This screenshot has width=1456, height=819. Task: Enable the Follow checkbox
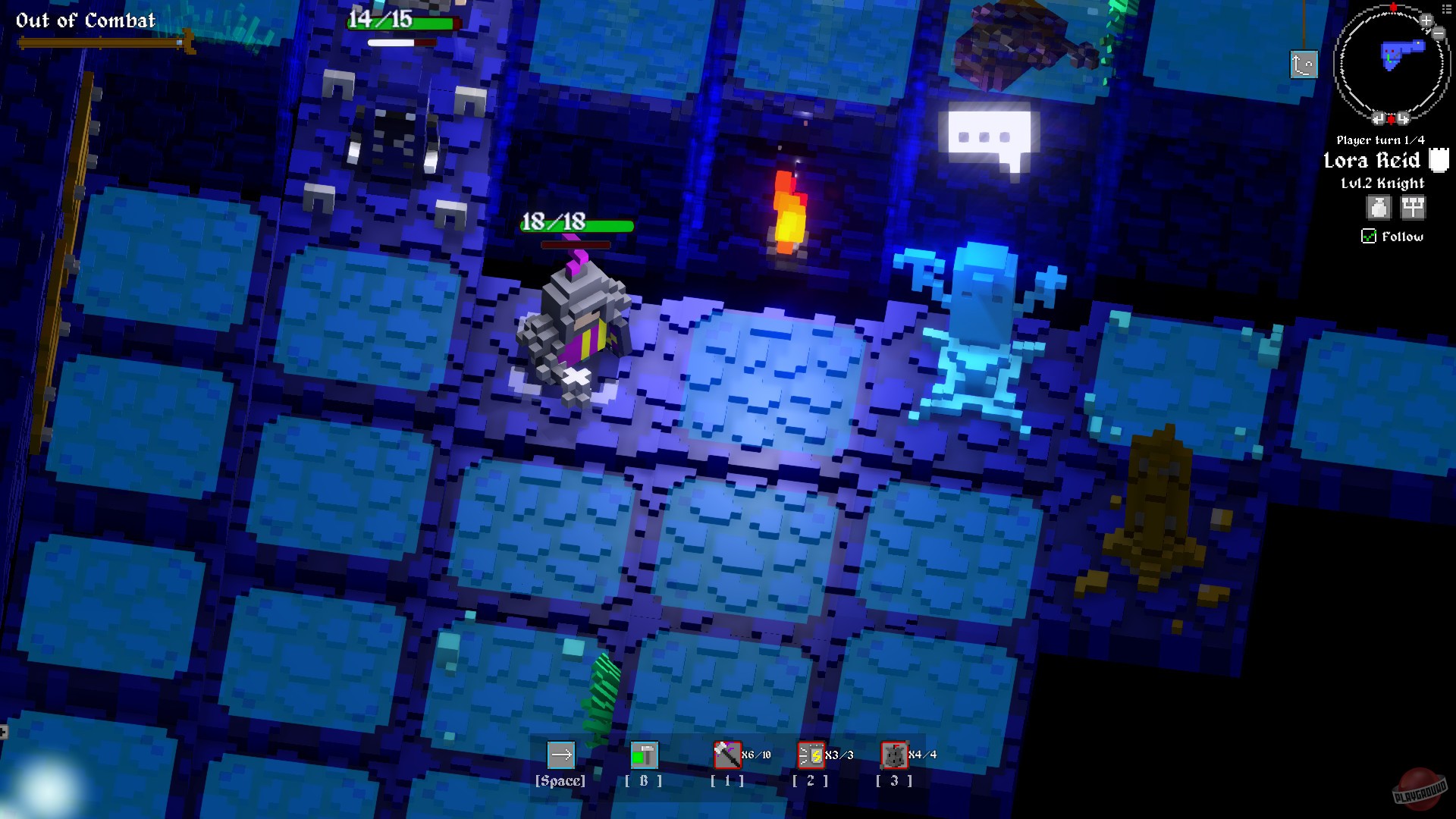tap(1369, 237)
